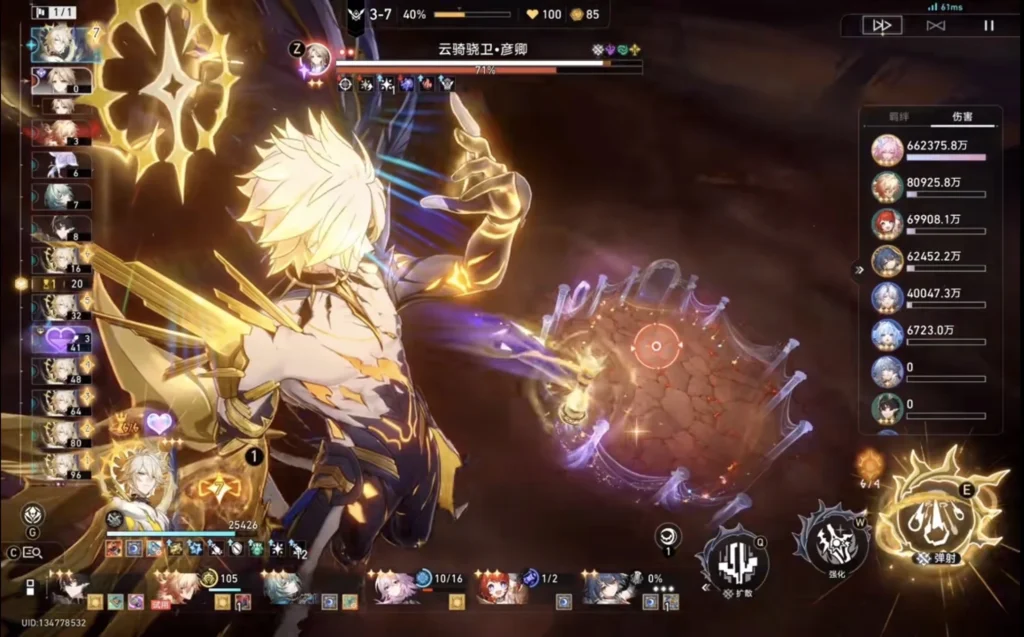1024x637 pixels.
Task: Click the purple heart turn-order entry
Action: (61, 340)
